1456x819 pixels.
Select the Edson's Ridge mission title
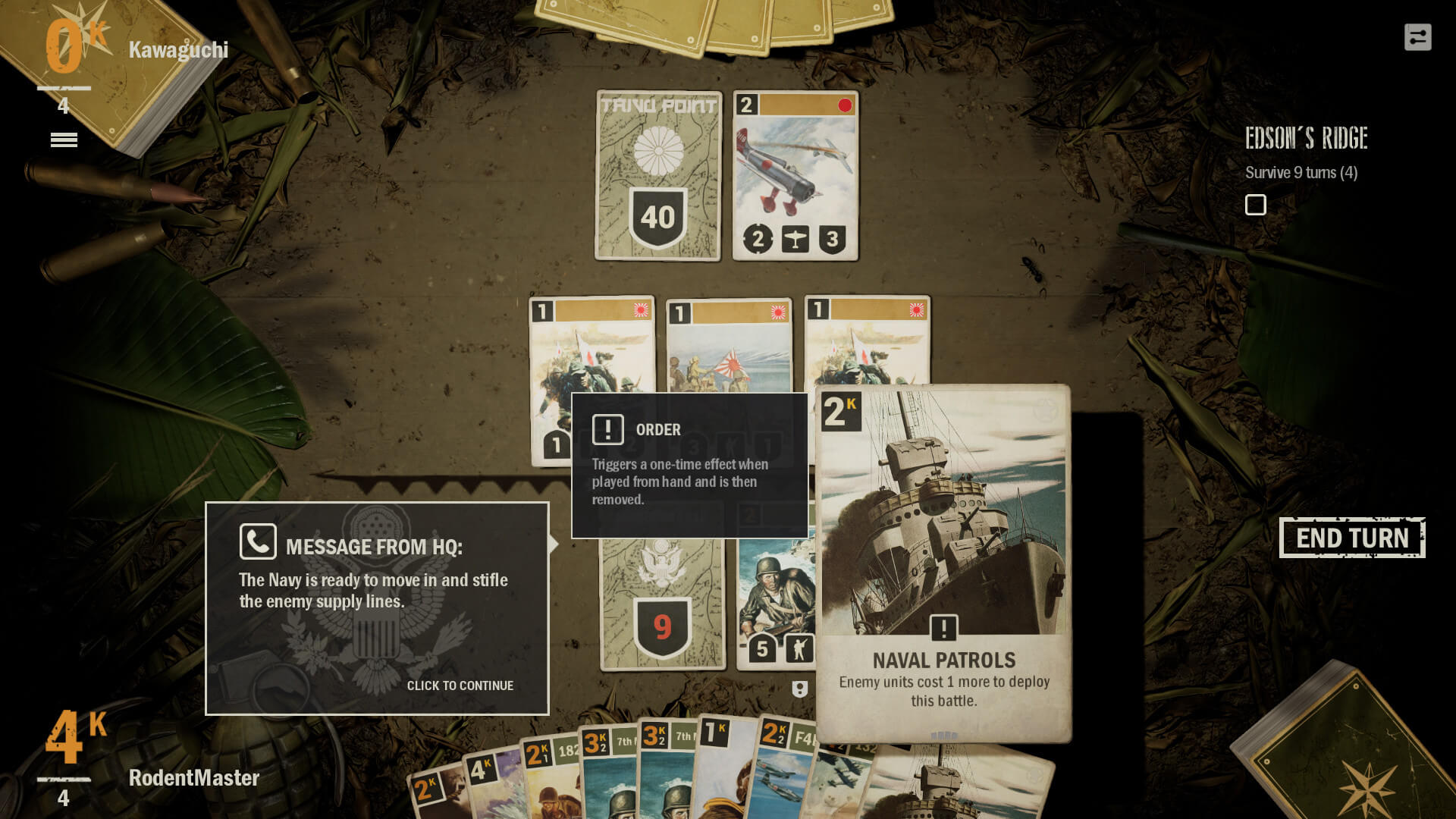click(1305, 139)
